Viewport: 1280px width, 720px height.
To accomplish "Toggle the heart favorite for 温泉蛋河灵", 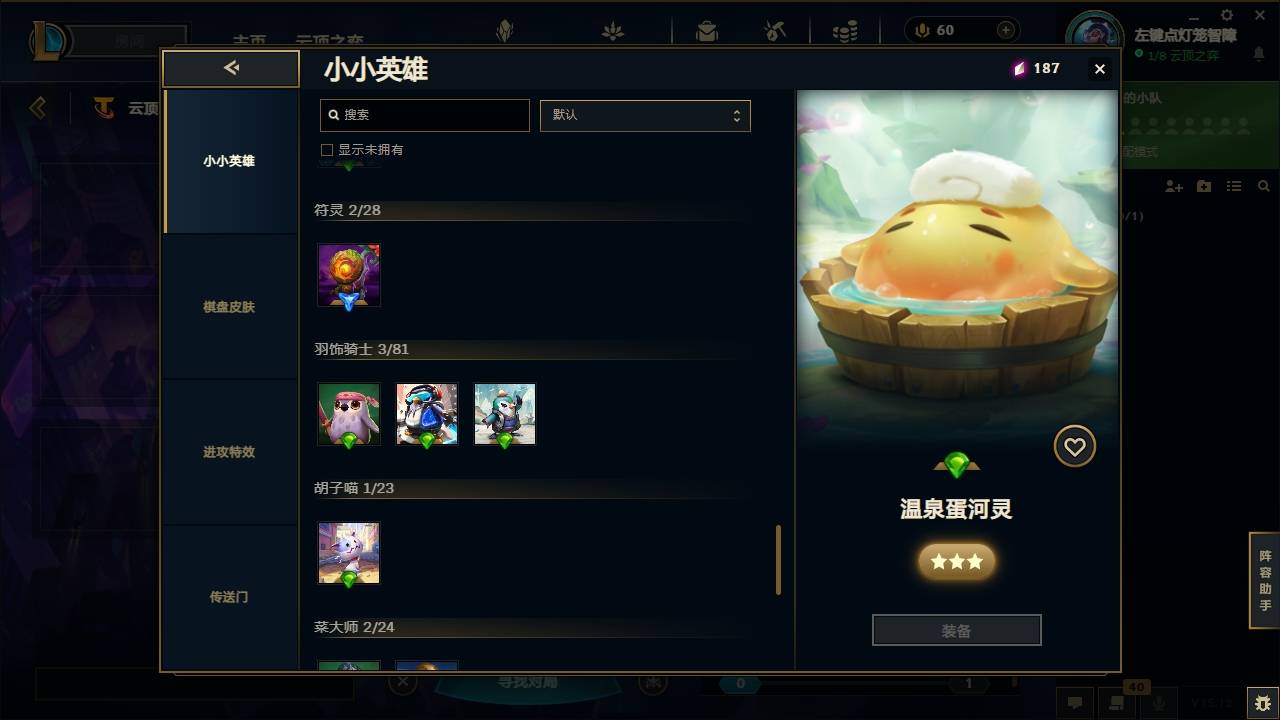I will pos(1074,446).
